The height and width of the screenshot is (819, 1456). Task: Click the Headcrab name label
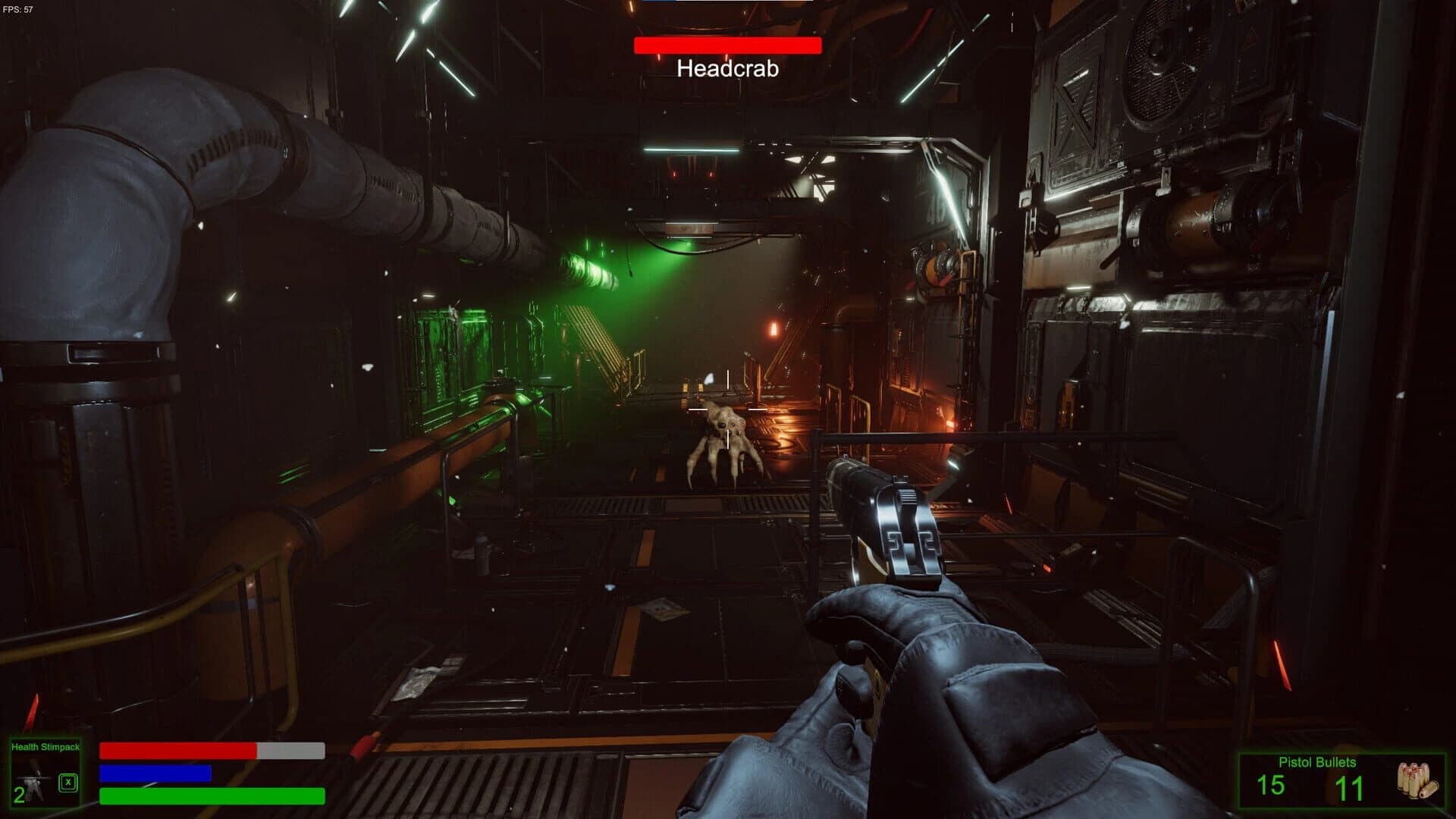tap(727, 70)
